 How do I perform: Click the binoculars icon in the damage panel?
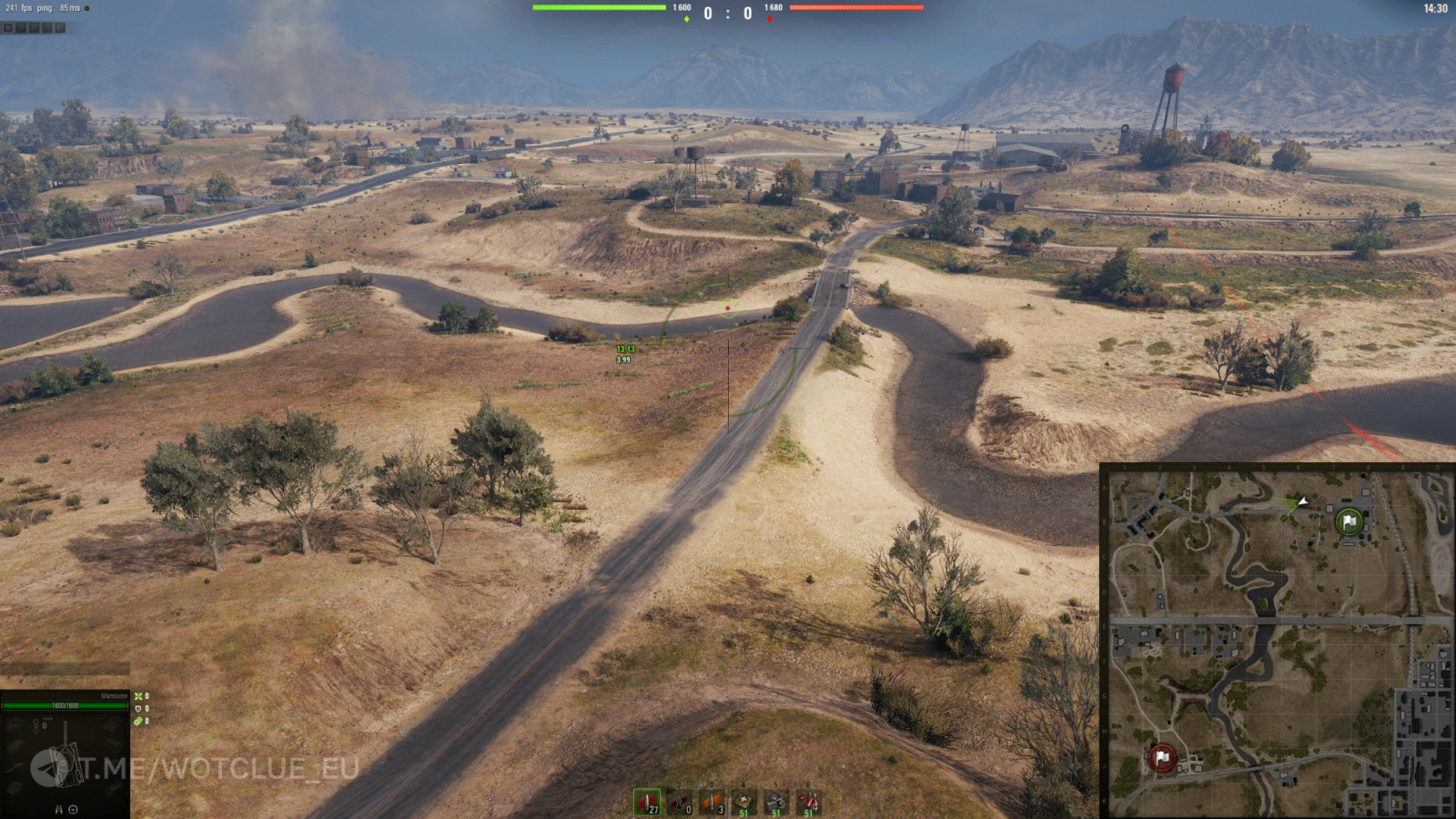click(x=59, y=809)
